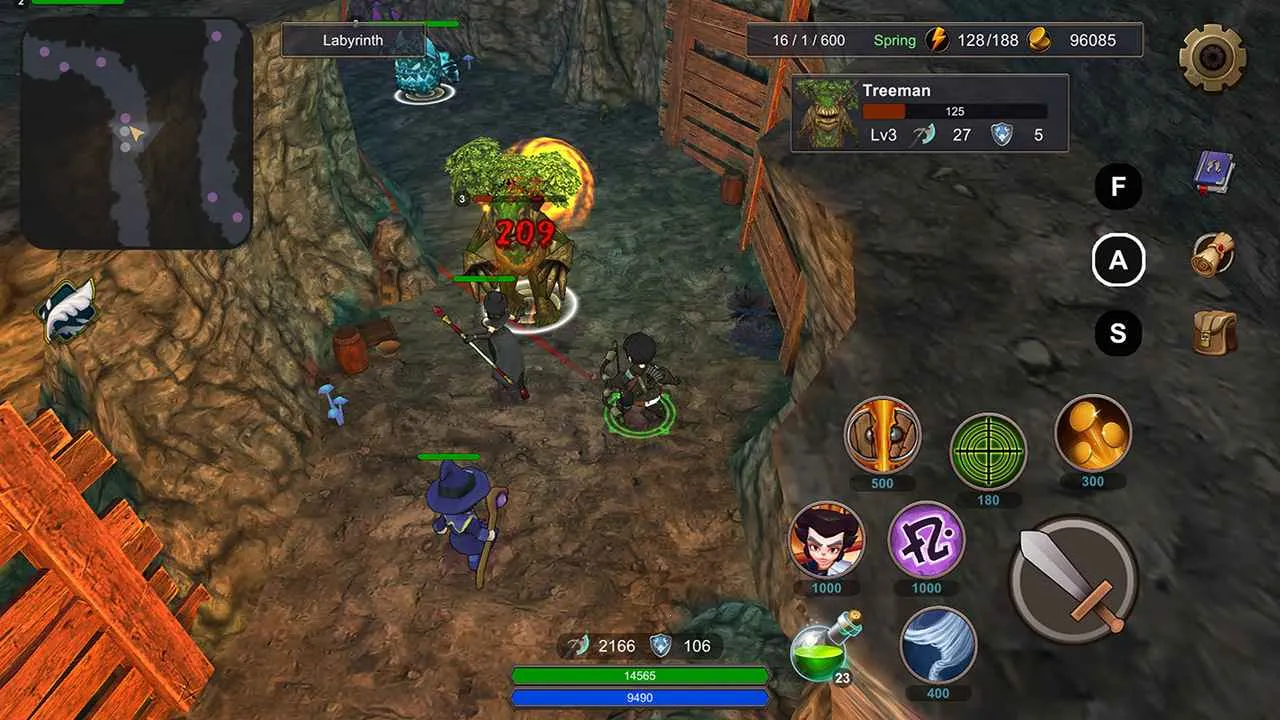Tap the F mode button
This screenshot has width=1280, height=720.
[1118, 187]
